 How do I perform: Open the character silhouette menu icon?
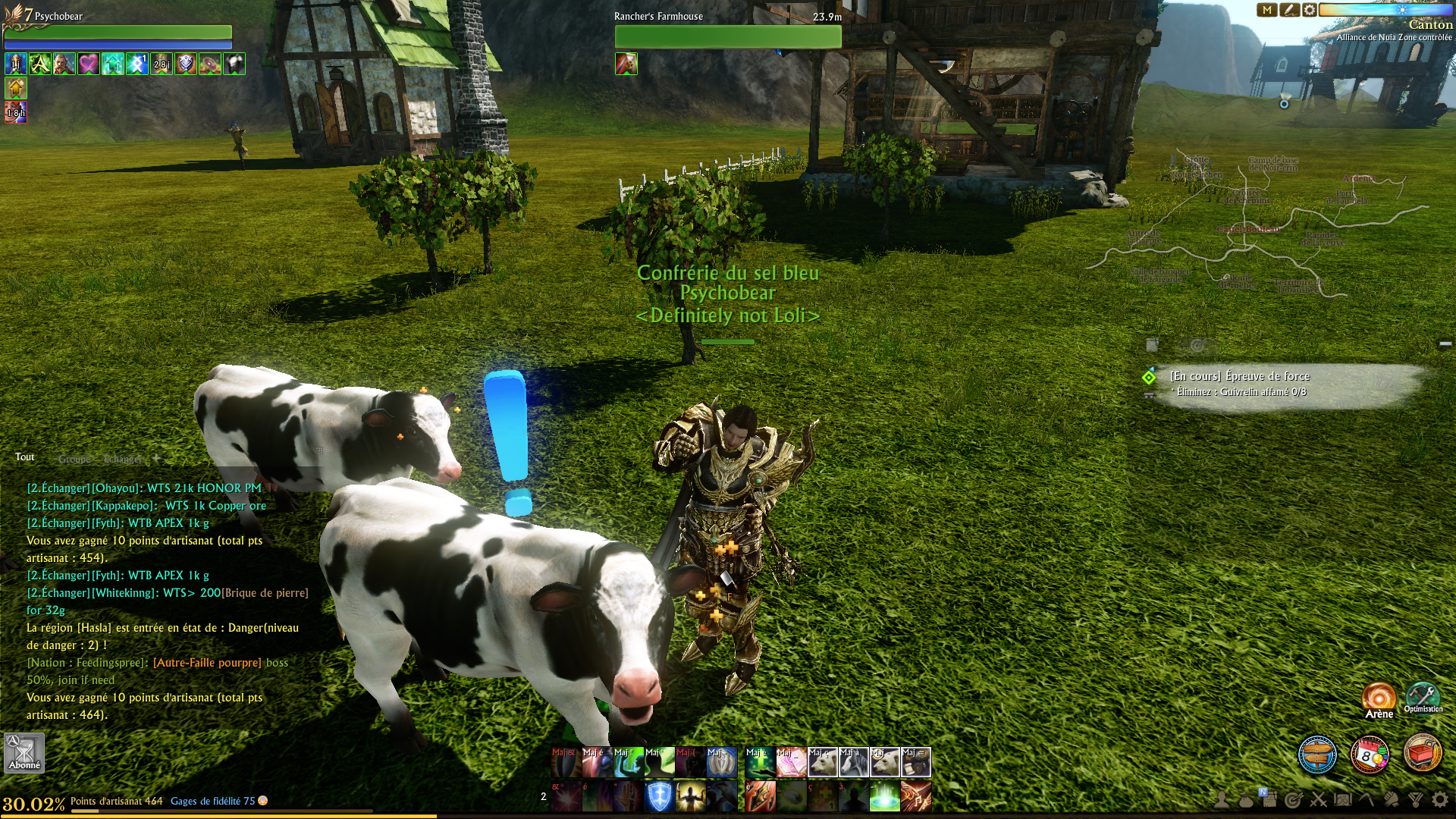point(1221,799)
